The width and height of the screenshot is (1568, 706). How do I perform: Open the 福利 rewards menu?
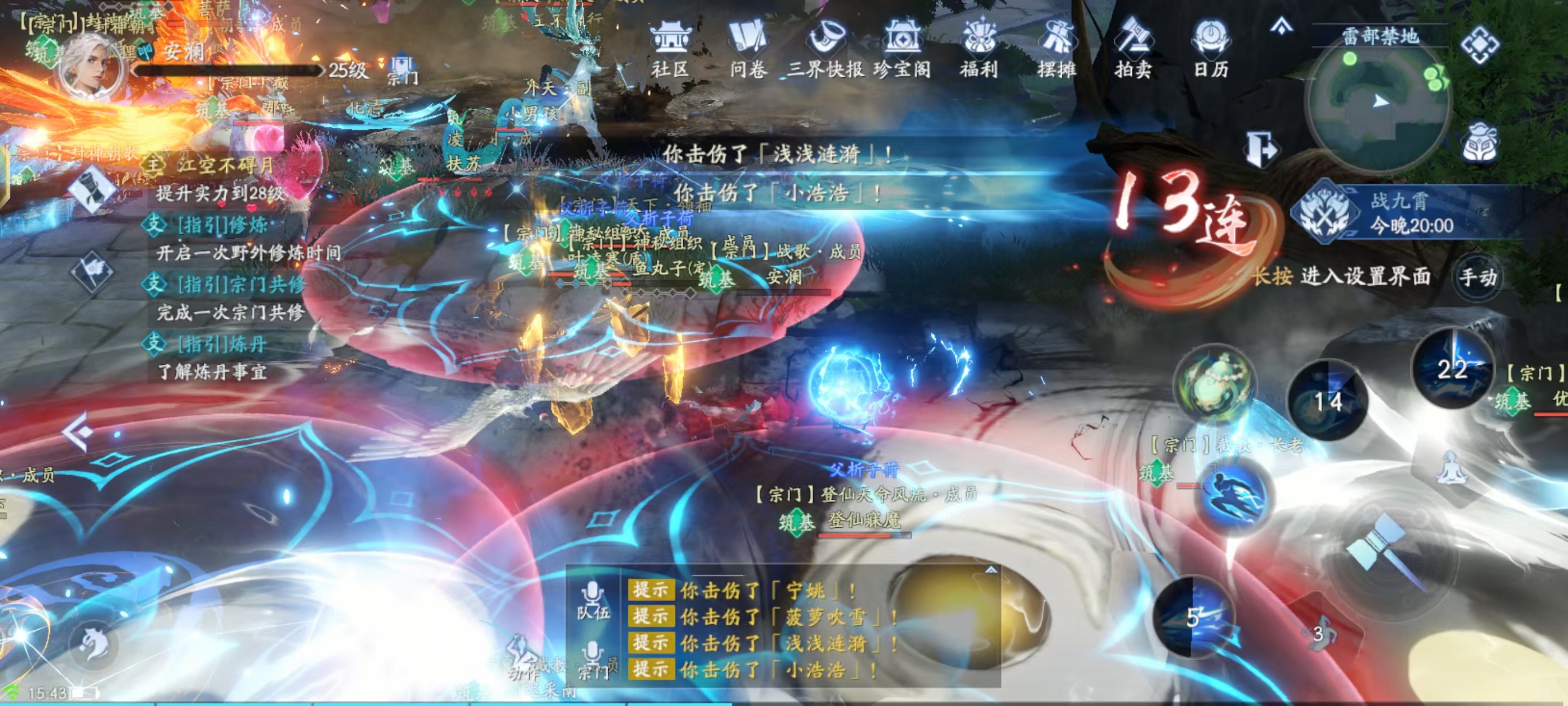(x=979, y=48)
